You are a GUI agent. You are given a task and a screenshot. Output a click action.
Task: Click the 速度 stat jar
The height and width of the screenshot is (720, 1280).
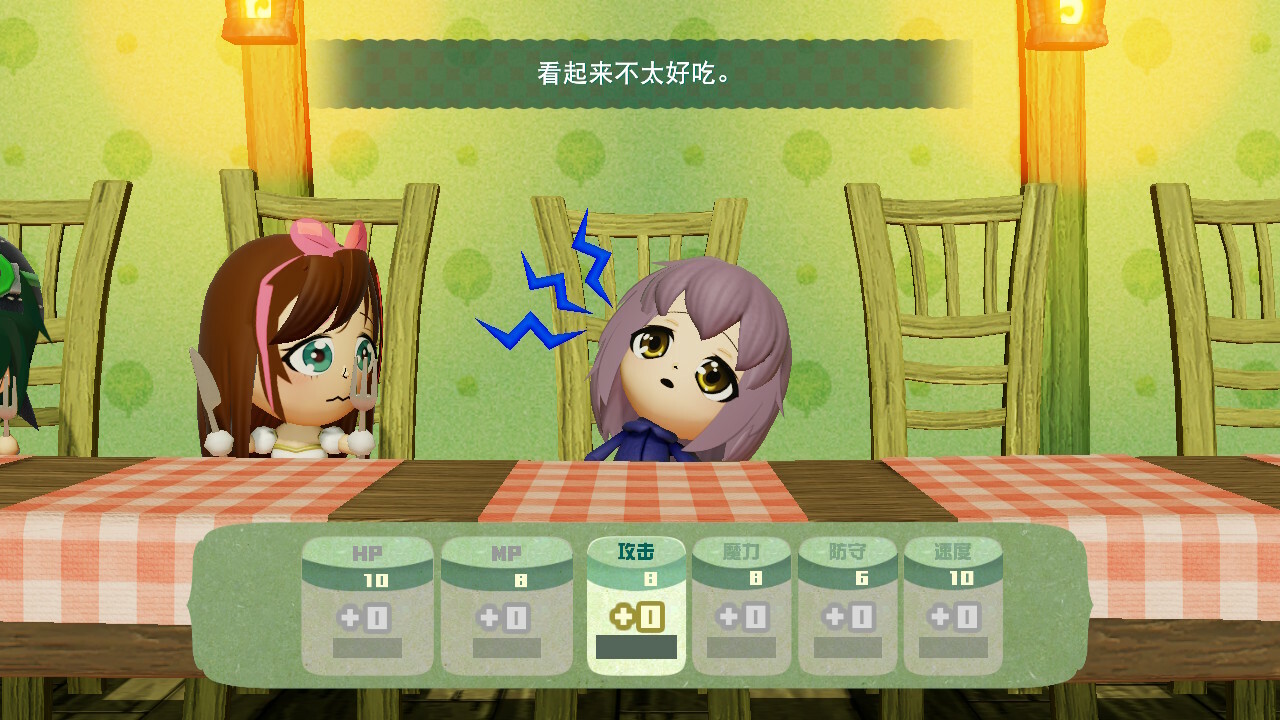pyautogui.click(x=953, y=605)
